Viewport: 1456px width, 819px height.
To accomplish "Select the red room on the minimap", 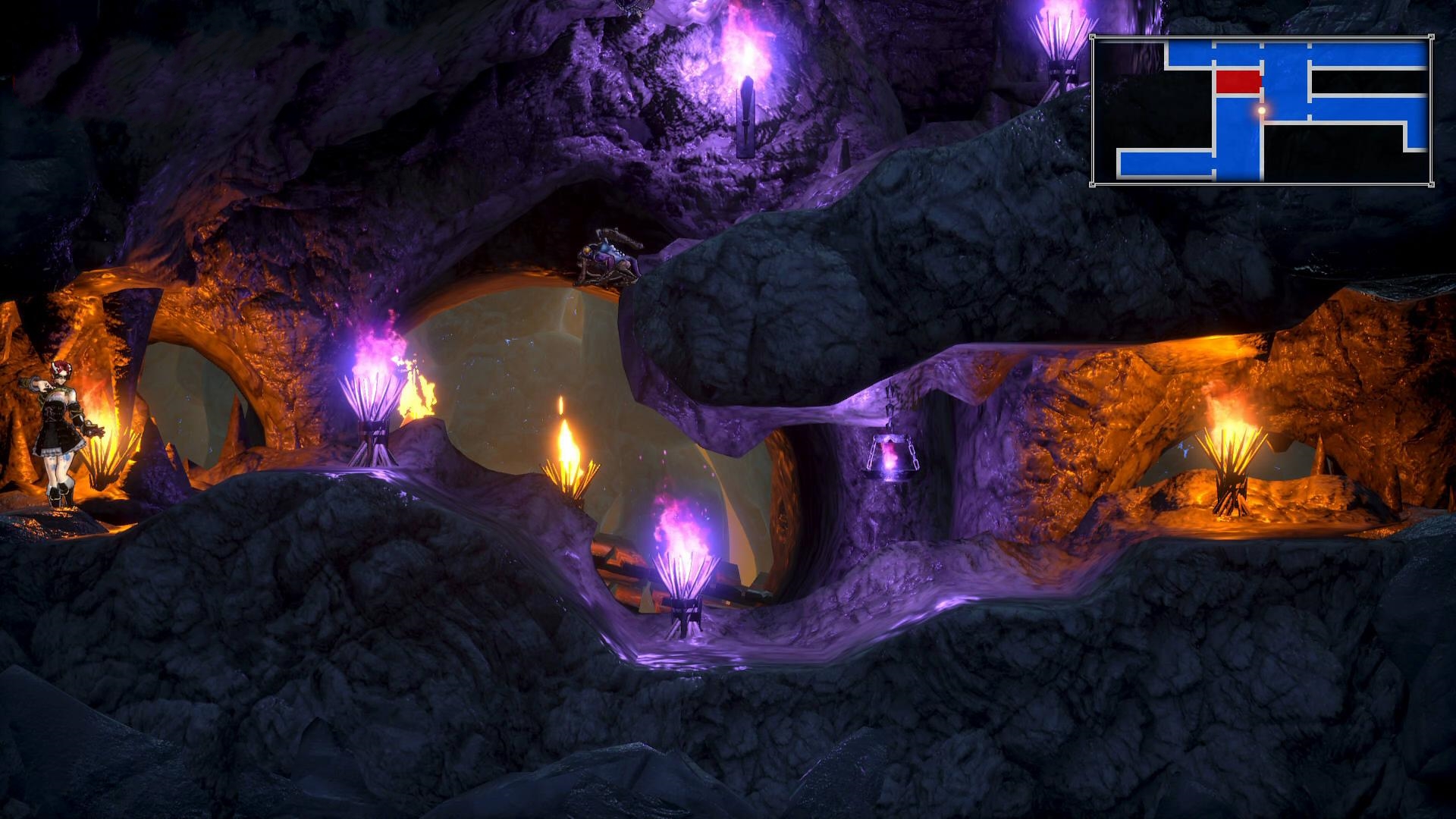I will coord(1238,81).
